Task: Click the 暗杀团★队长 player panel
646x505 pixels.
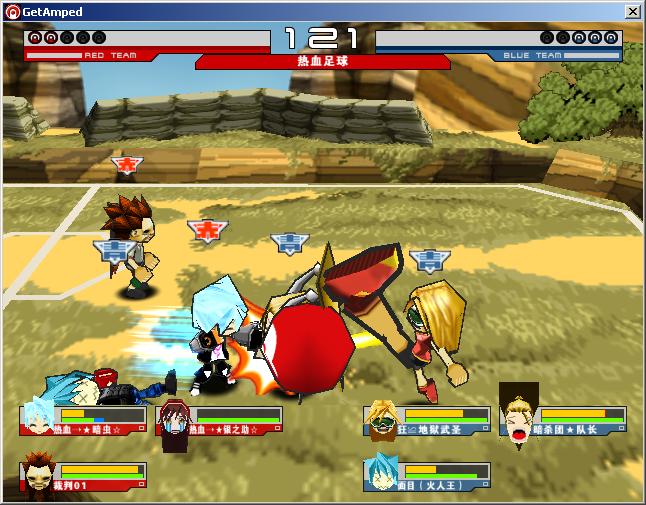Action: pos(564,420)
